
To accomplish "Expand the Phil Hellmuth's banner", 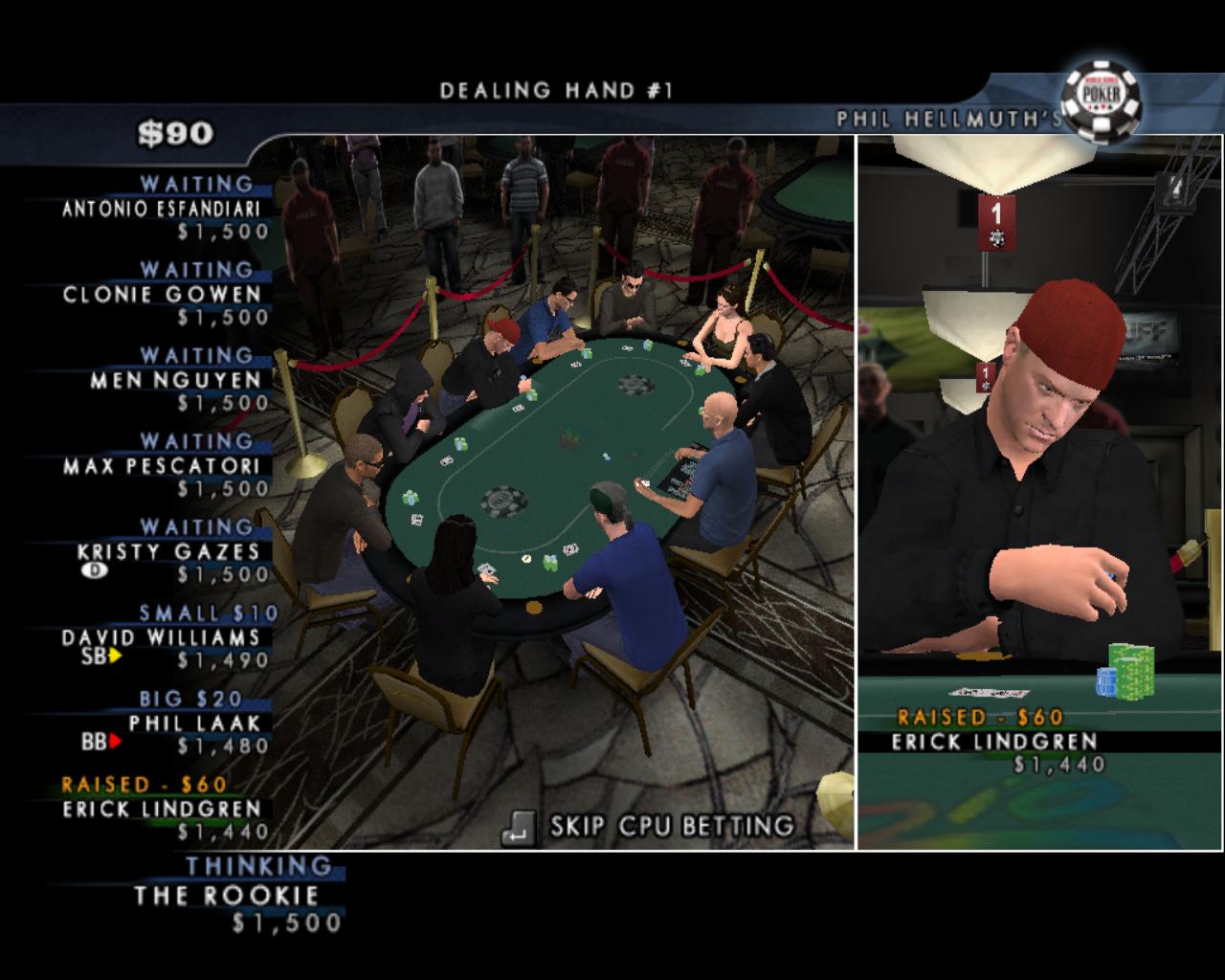I will [x=947, y=117].
